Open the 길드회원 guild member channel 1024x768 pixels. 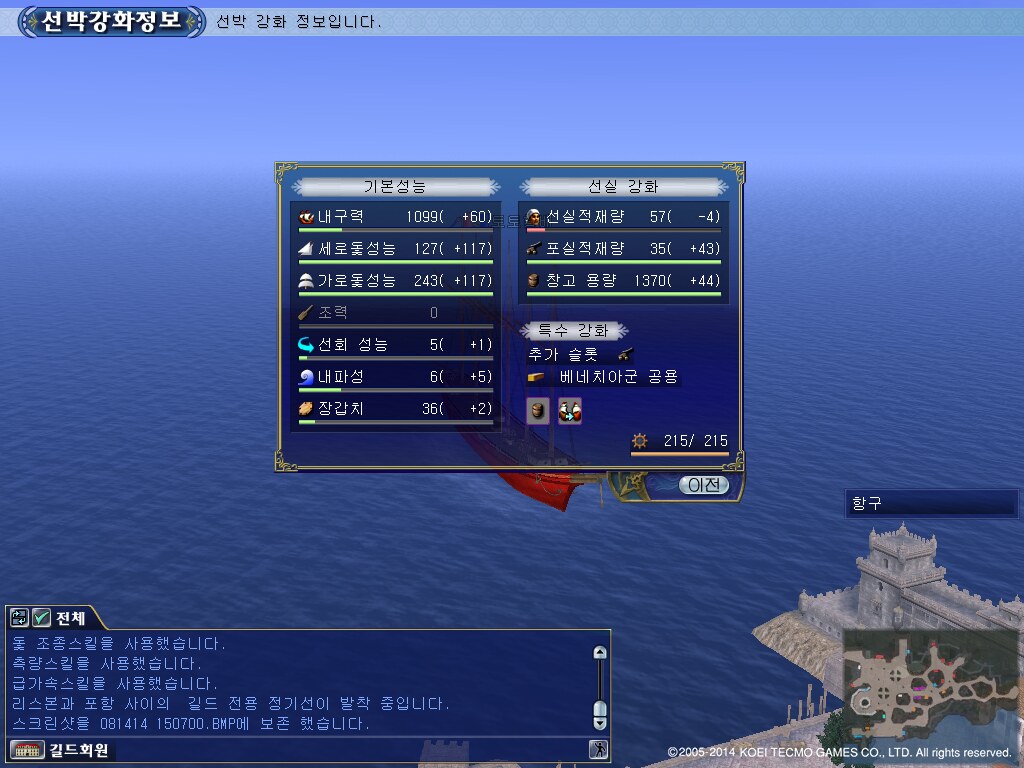point(60,749)
